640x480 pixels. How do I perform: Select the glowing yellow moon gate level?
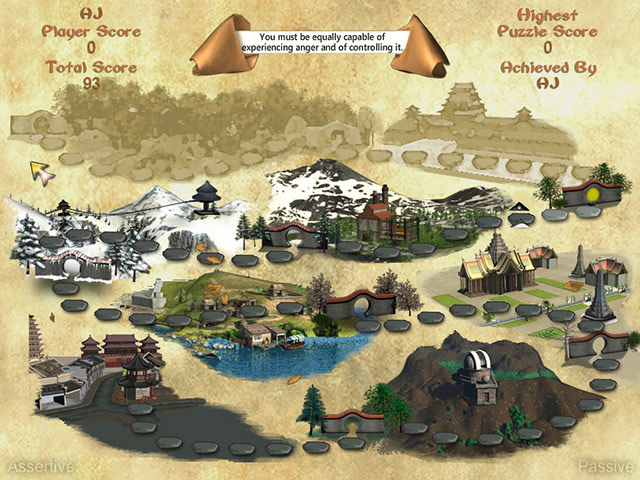pyautogui.click(x=592, y=192)
